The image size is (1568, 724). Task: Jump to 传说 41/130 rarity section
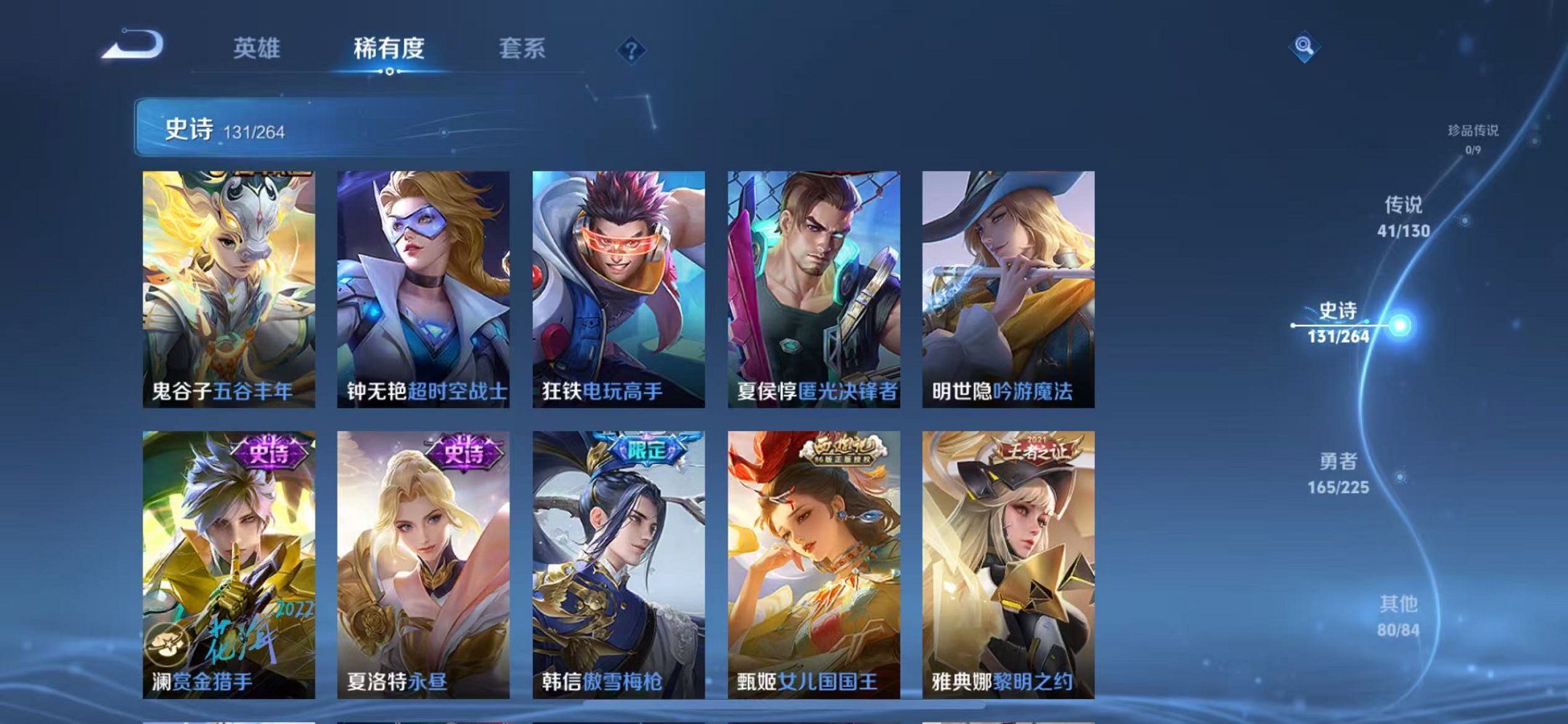1404,218
